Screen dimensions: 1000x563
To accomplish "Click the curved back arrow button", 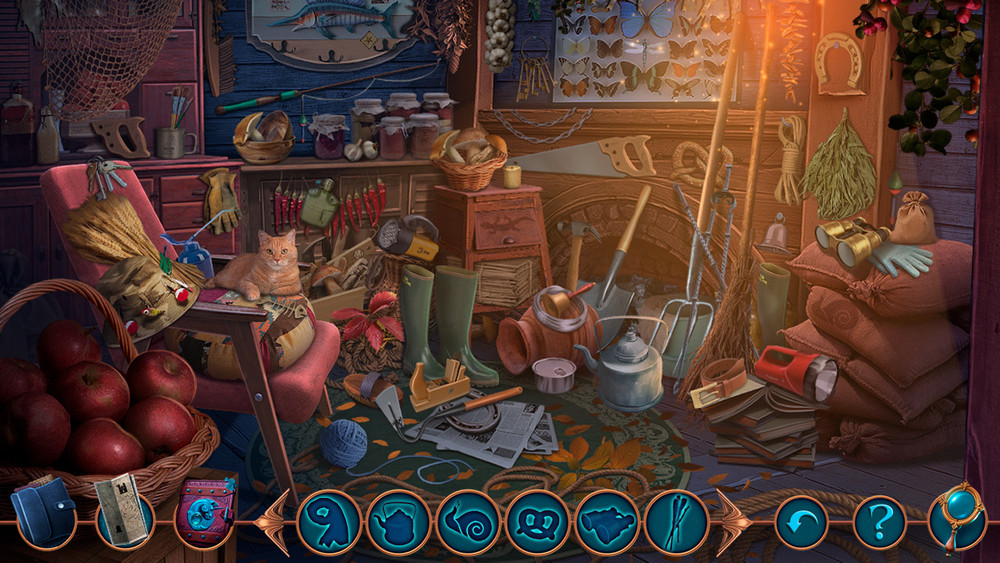I will pos(801,522).
